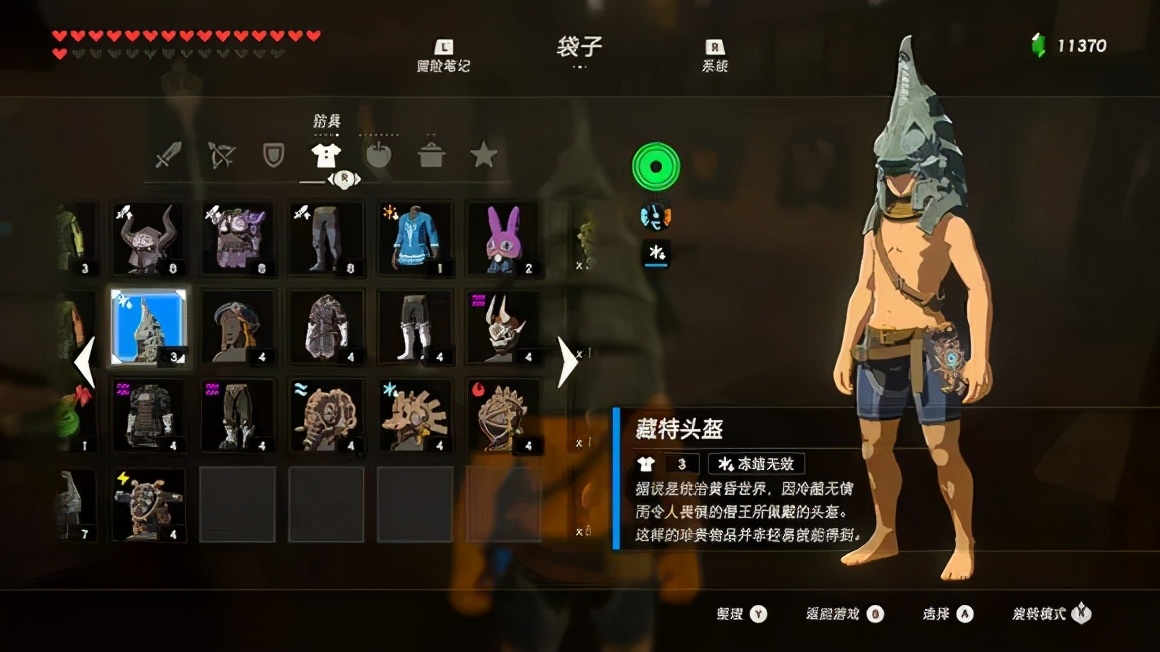Select the dark horned helmet slot
This screenshot has width=1160, height=652.
[148, 238]
